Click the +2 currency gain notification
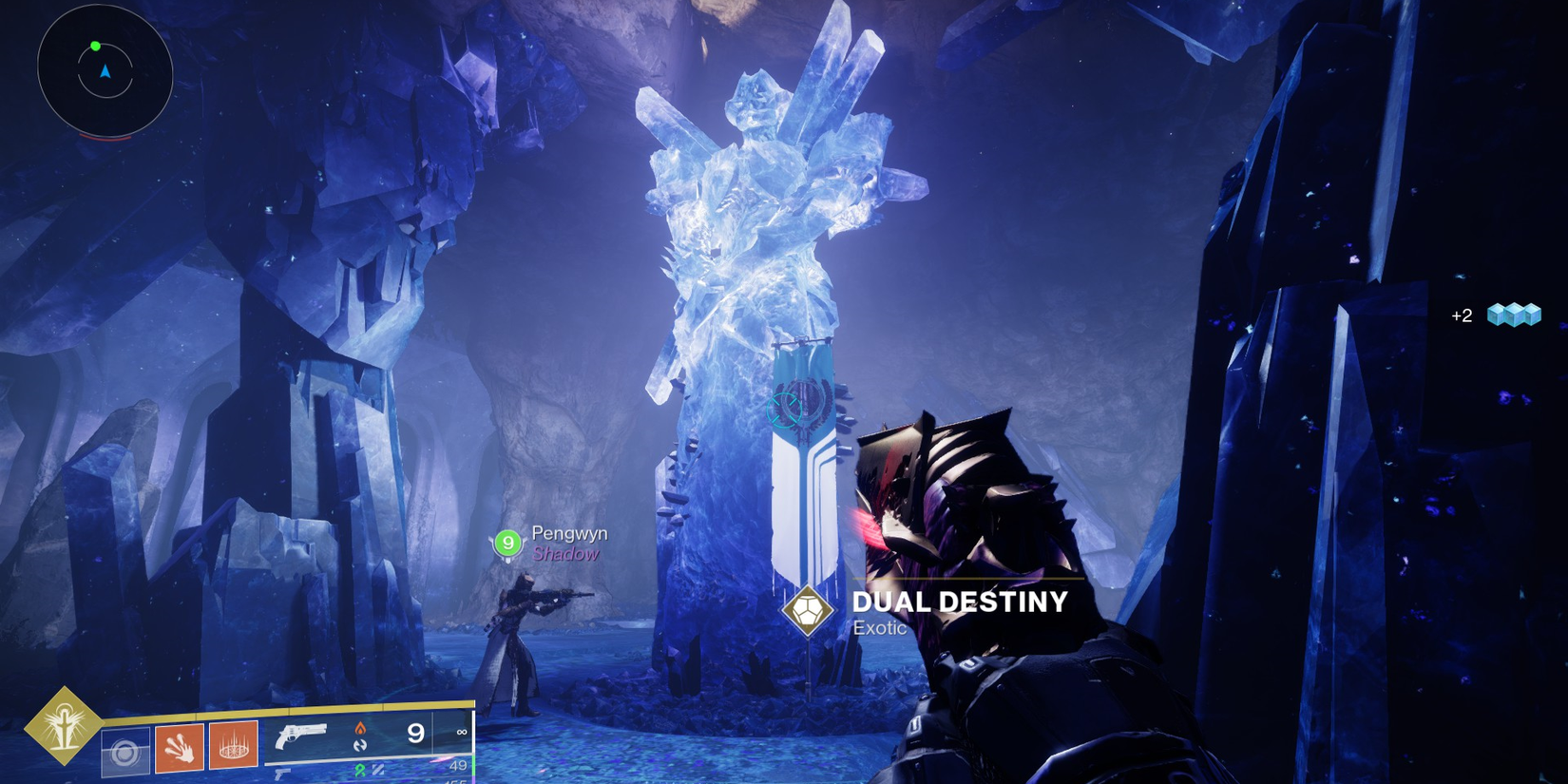The image size is (1568, 784). [1461, 316]
